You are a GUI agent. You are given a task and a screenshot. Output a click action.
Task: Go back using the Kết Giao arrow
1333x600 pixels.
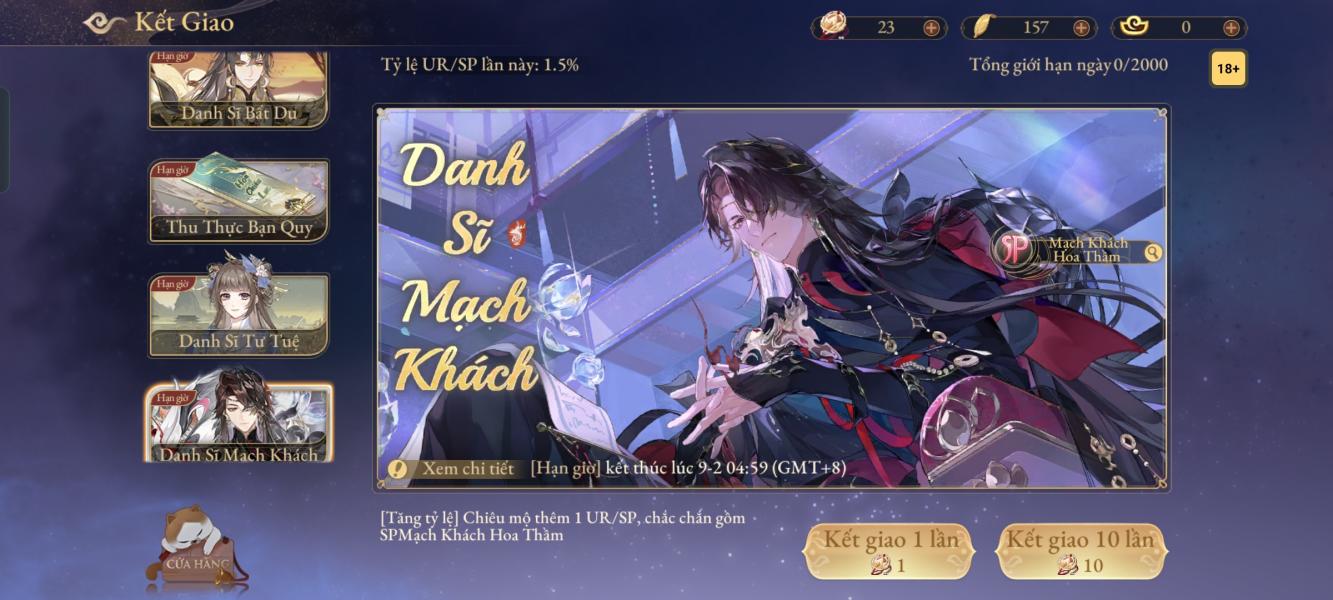104,22
